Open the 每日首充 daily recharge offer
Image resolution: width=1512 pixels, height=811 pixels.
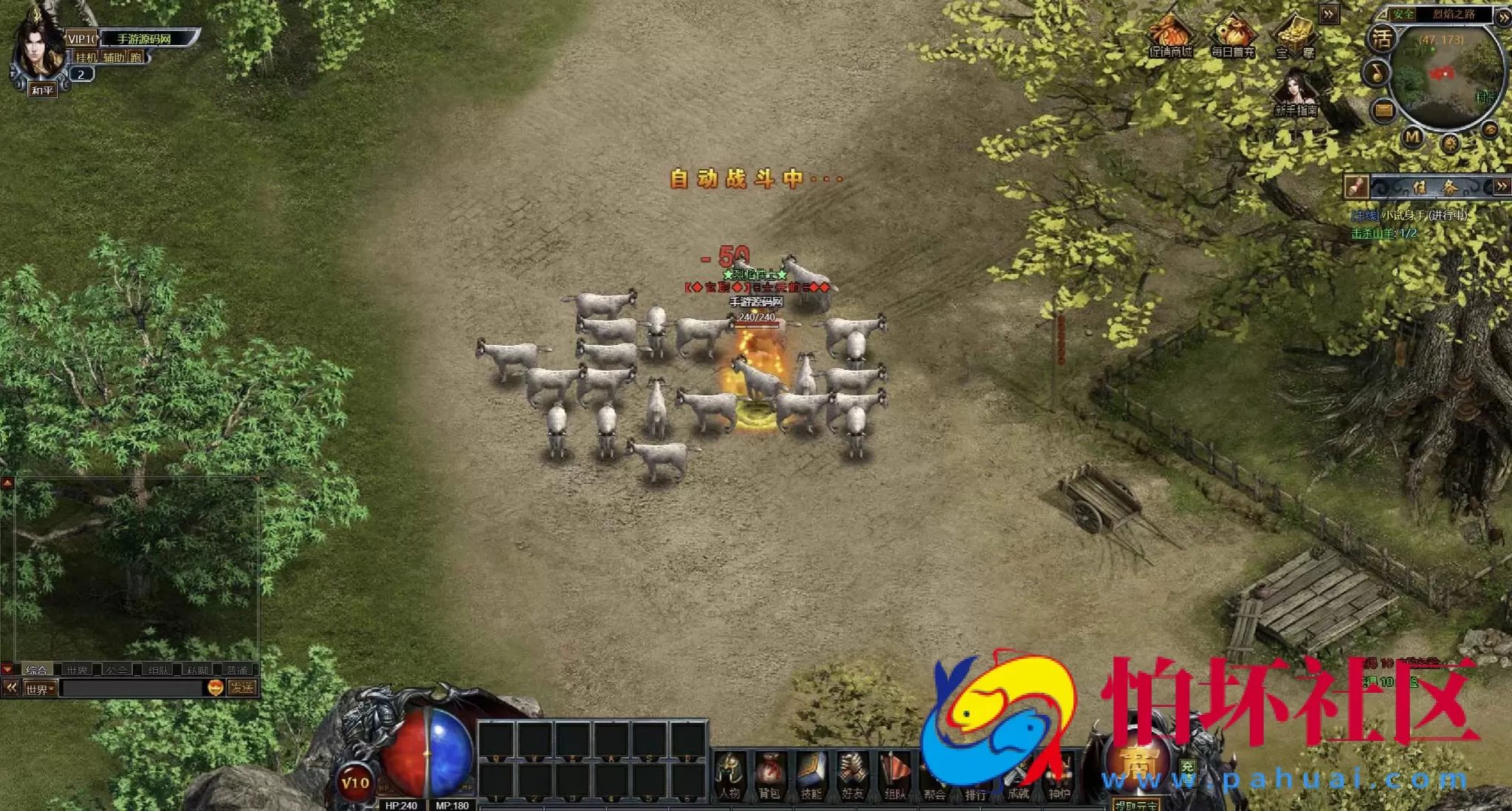[x=1232, y=37]
